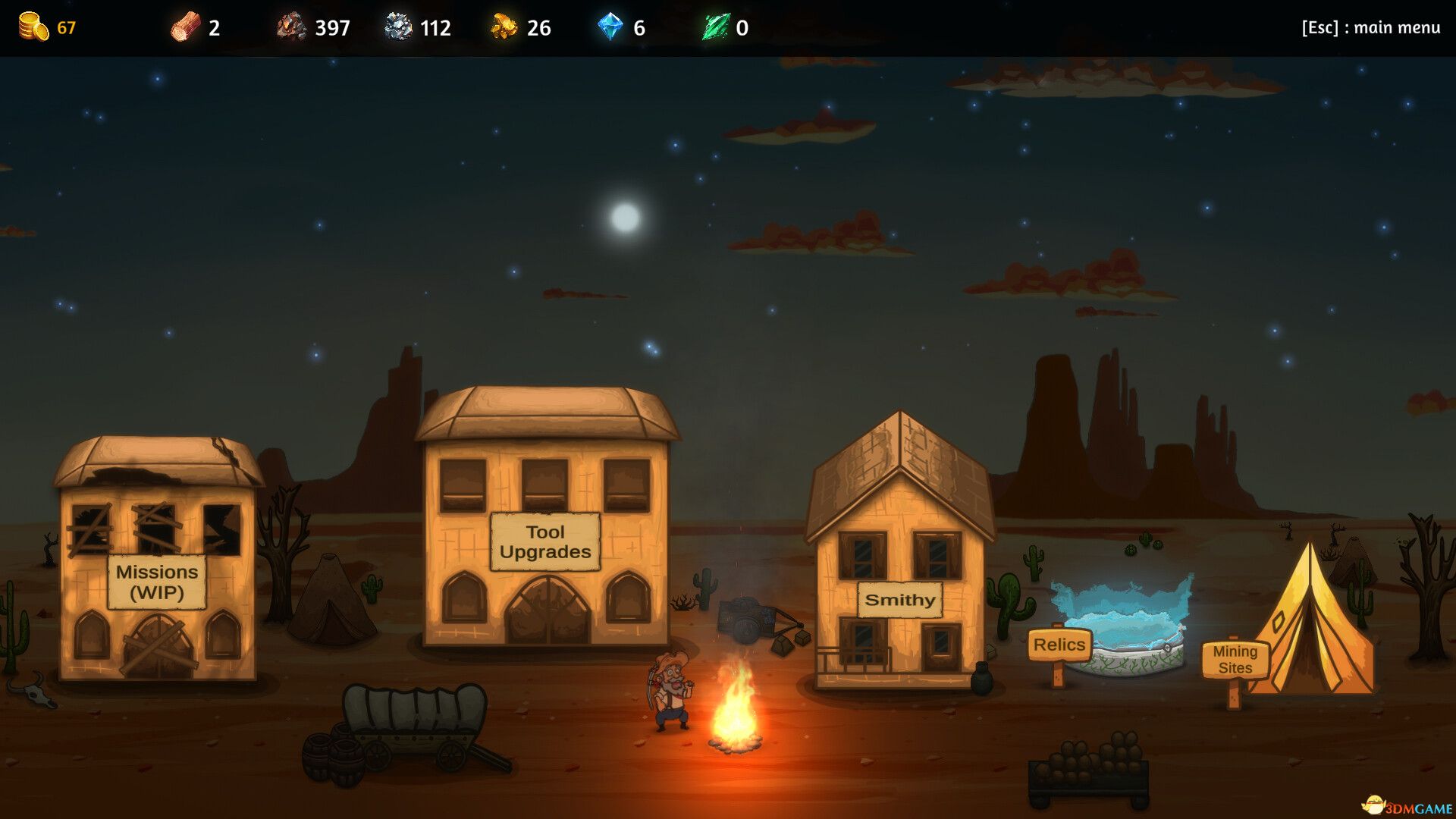Choose the Mining Sites signpost
Image resolution: width=1456 pixels, height=819 pixels.
pos(1235,660)
